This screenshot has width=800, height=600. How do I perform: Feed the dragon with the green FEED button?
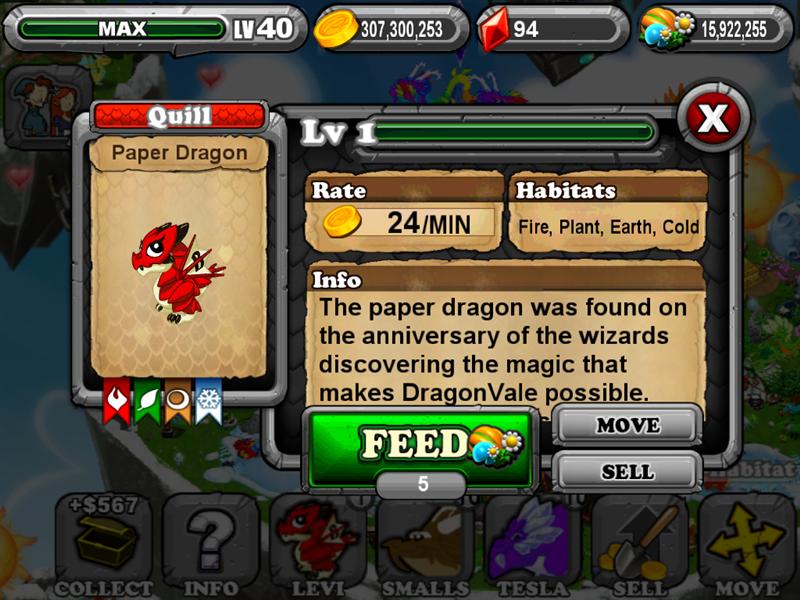[x=419, y=445]
